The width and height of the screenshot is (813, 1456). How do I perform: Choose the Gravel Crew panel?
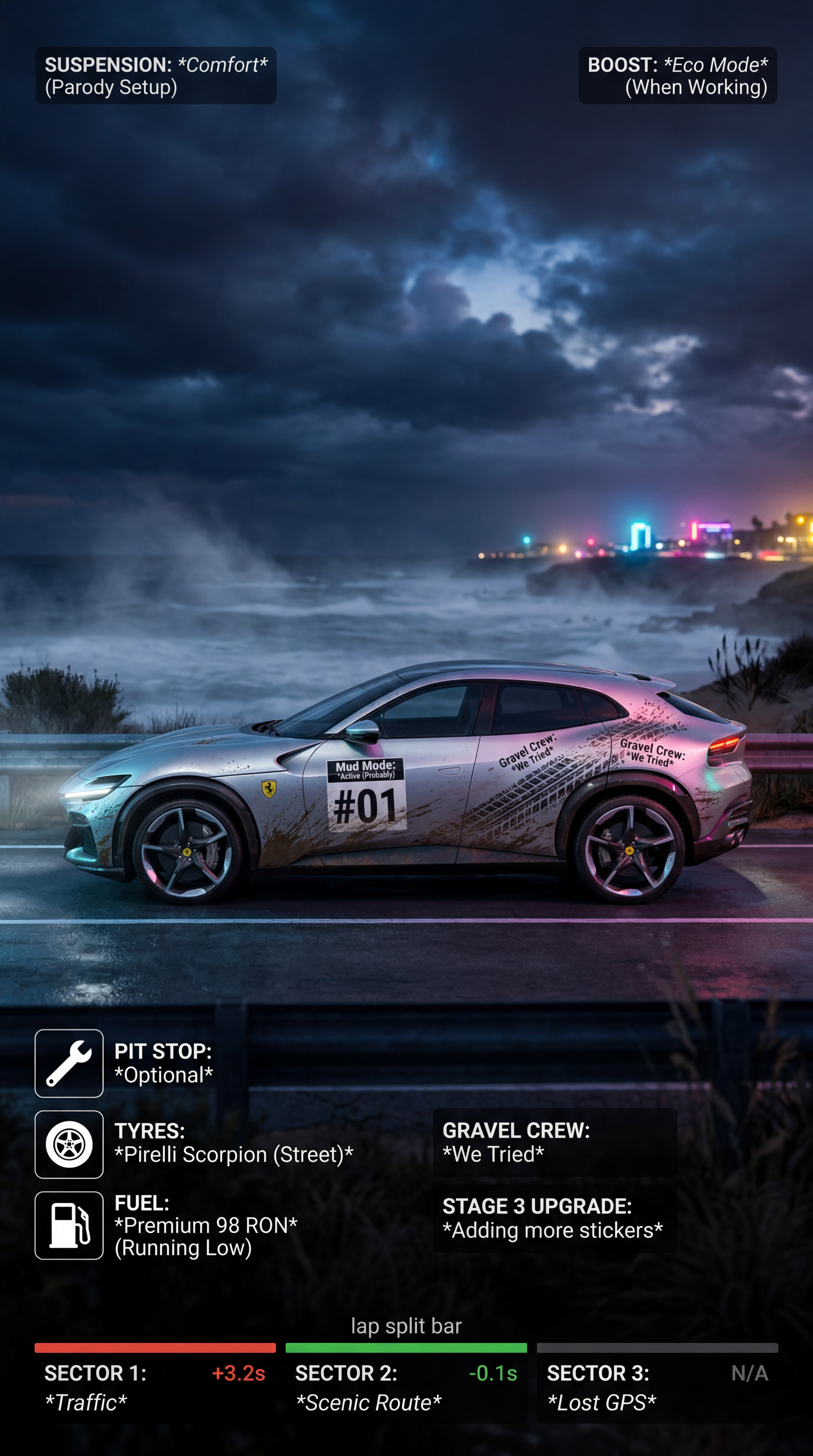pos(555,1142)
